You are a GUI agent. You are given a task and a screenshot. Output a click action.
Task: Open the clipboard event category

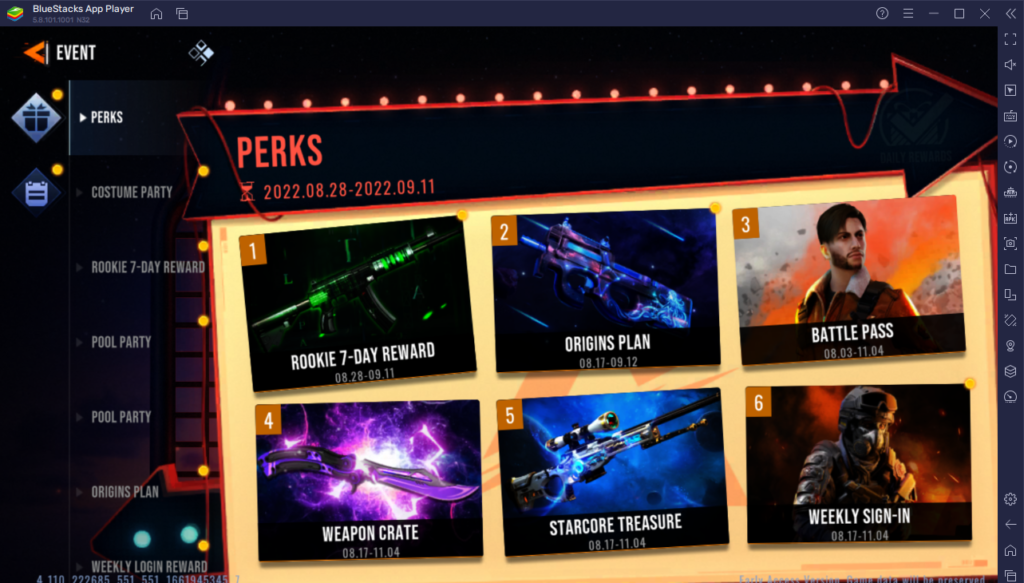pyautogui.click(x=36, y=192)
